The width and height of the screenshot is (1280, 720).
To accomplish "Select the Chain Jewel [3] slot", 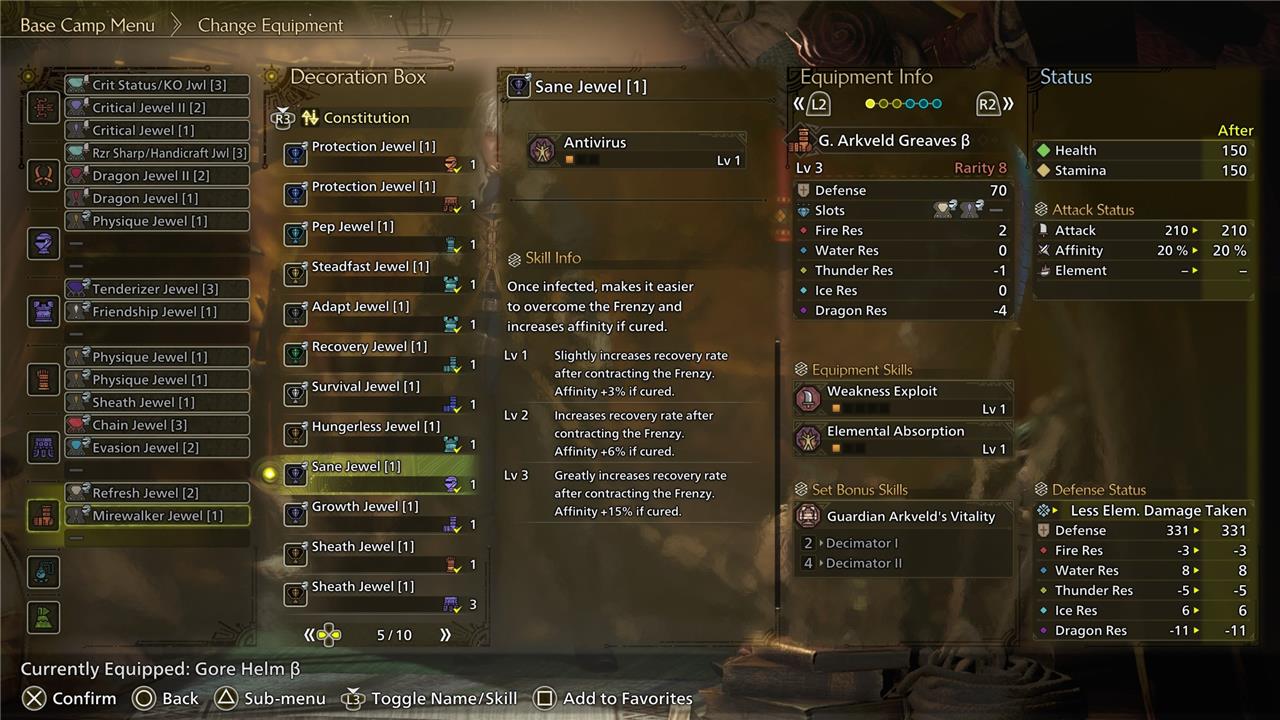I will [x=158, y=425].
